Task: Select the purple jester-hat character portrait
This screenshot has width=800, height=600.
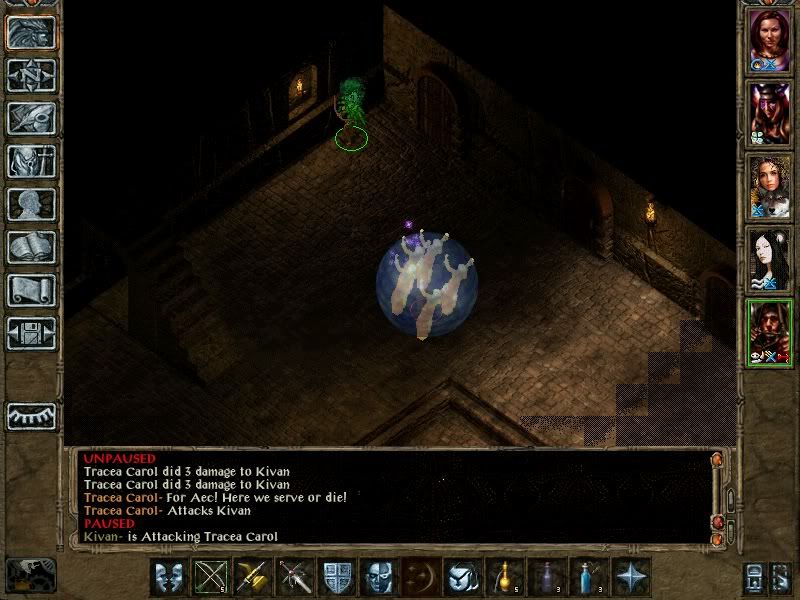Action: (x=770, y=113)
